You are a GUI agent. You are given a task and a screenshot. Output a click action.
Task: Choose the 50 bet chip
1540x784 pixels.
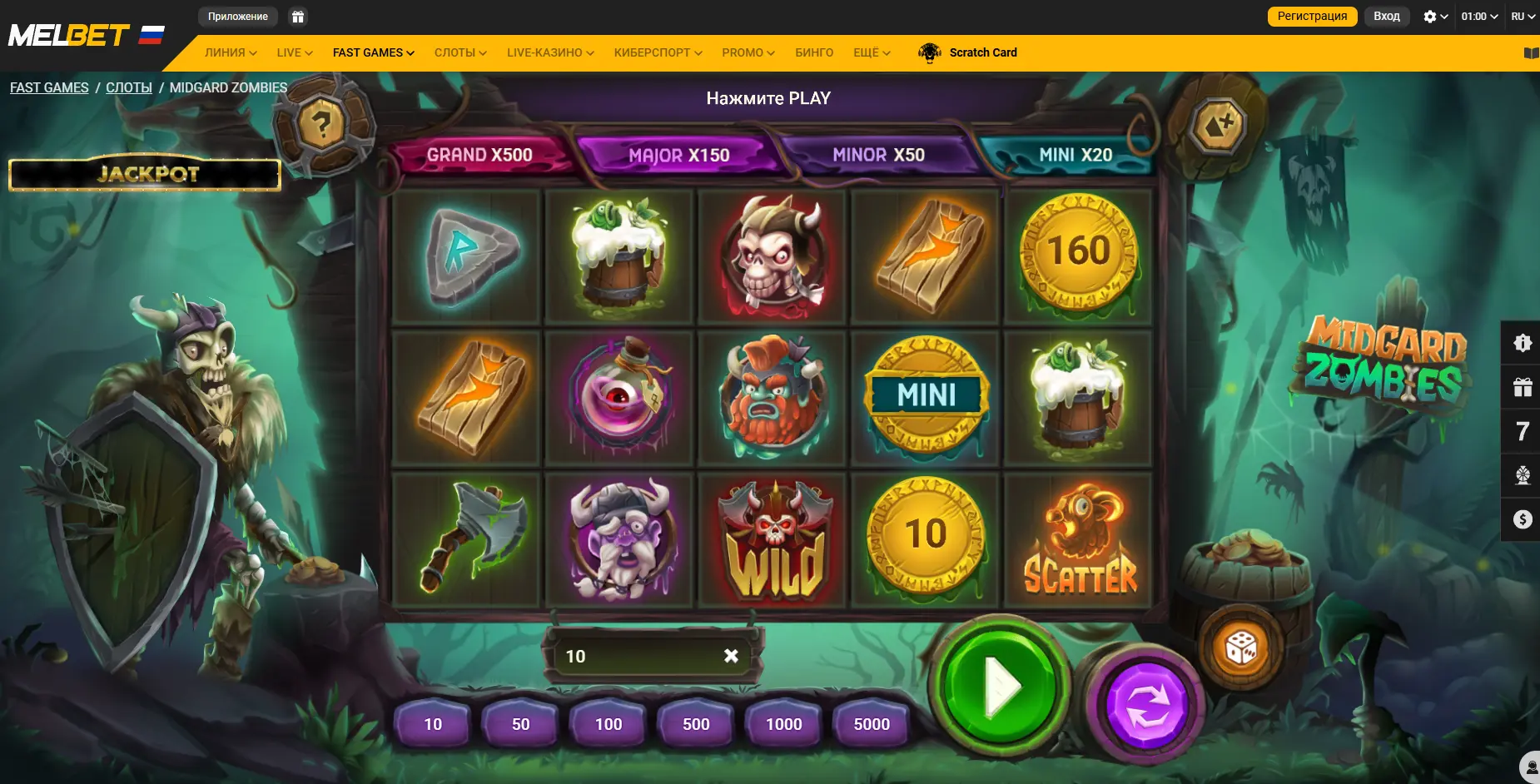(x=520, y=724)
